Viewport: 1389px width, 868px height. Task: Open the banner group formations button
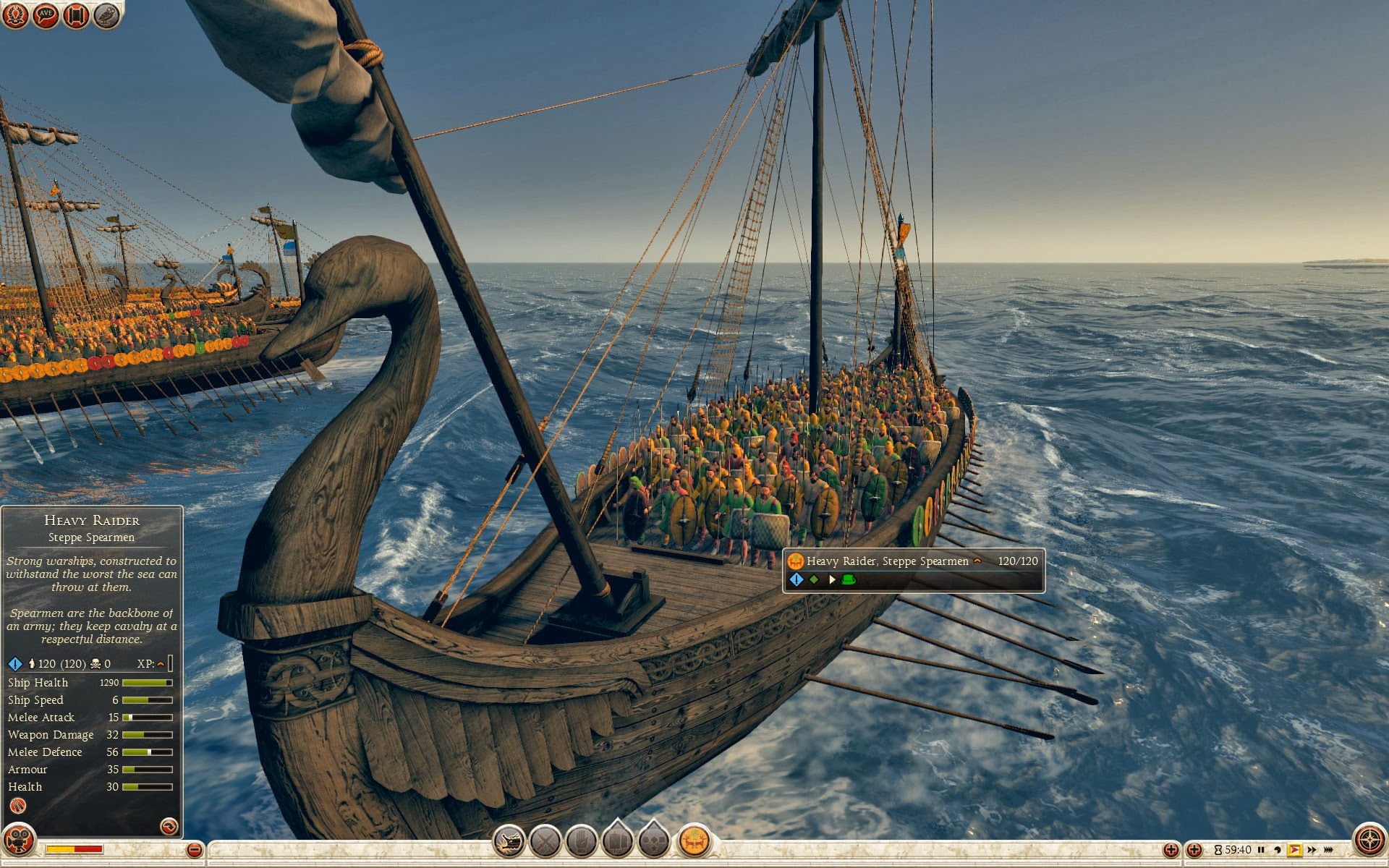(x=618, y=841)
